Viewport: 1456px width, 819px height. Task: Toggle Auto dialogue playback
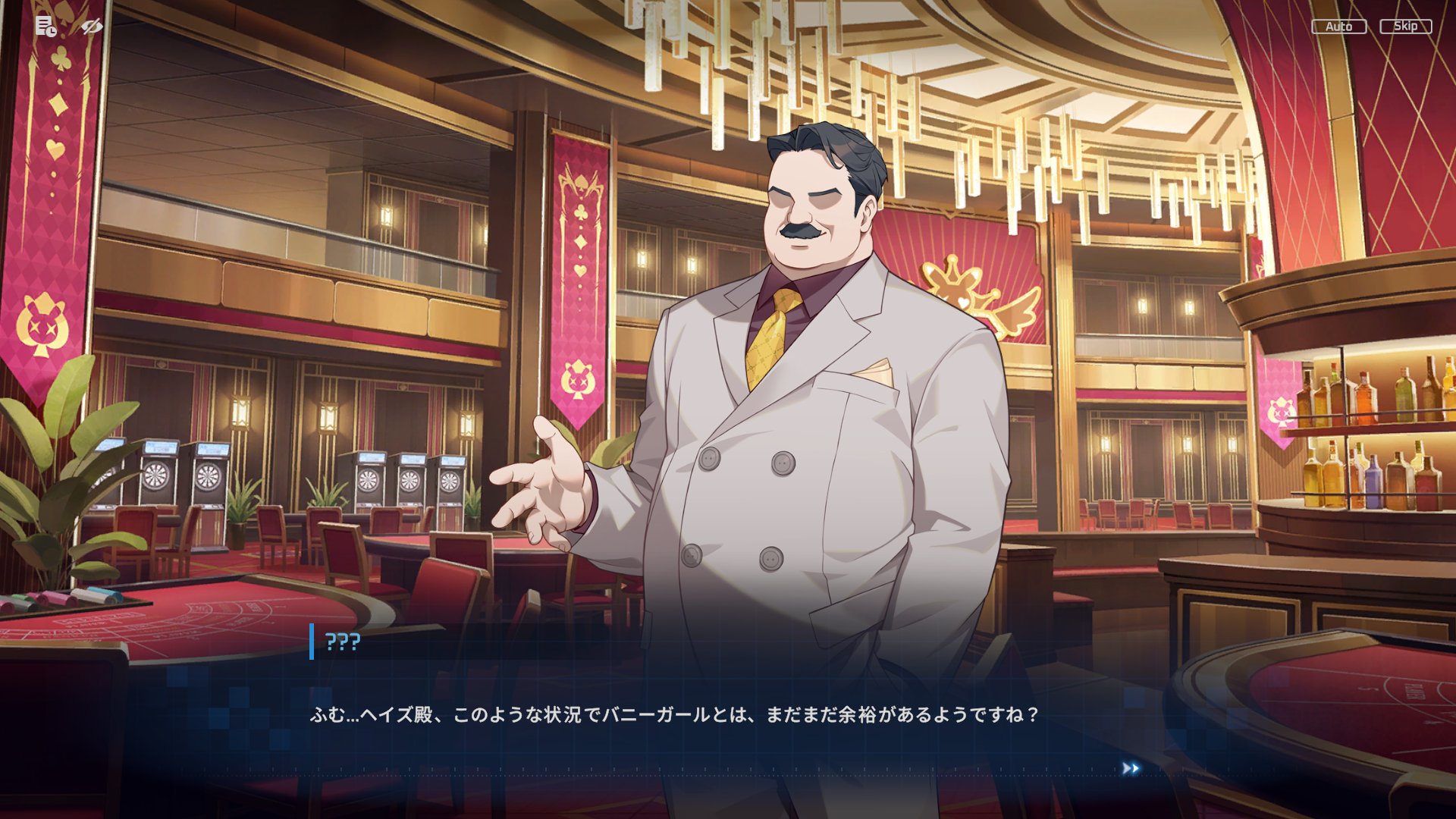coord(1338,27)
